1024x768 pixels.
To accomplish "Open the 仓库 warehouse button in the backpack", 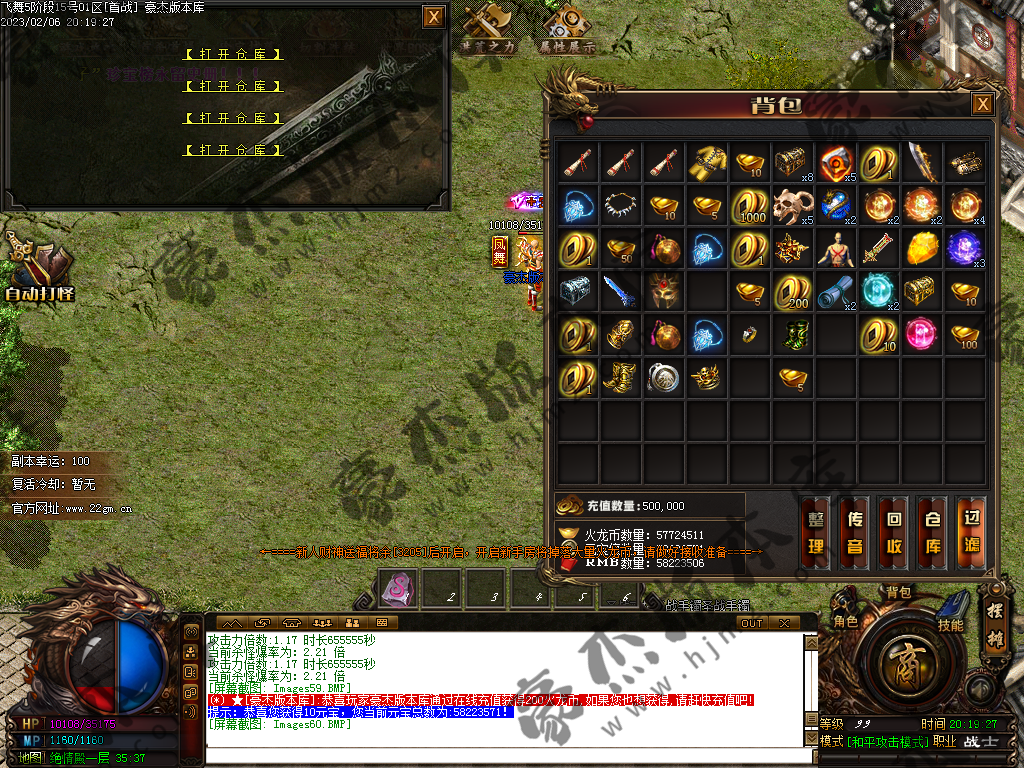I will (x=932, y=533).
